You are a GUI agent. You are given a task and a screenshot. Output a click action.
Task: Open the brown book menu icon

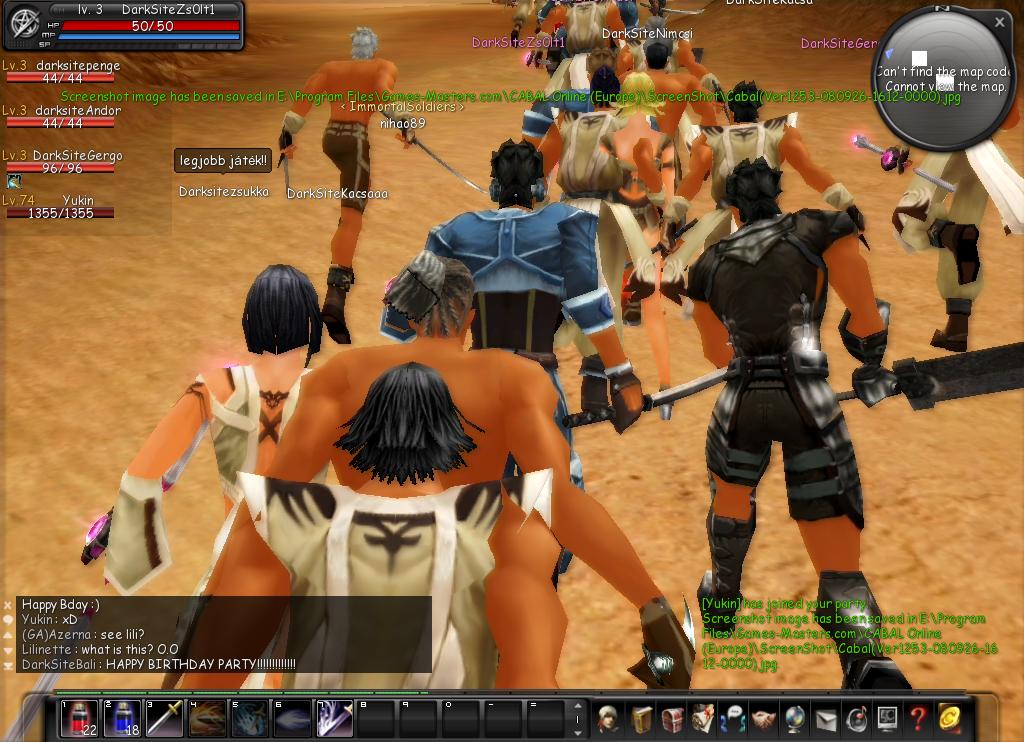click(x=640, y=718)
